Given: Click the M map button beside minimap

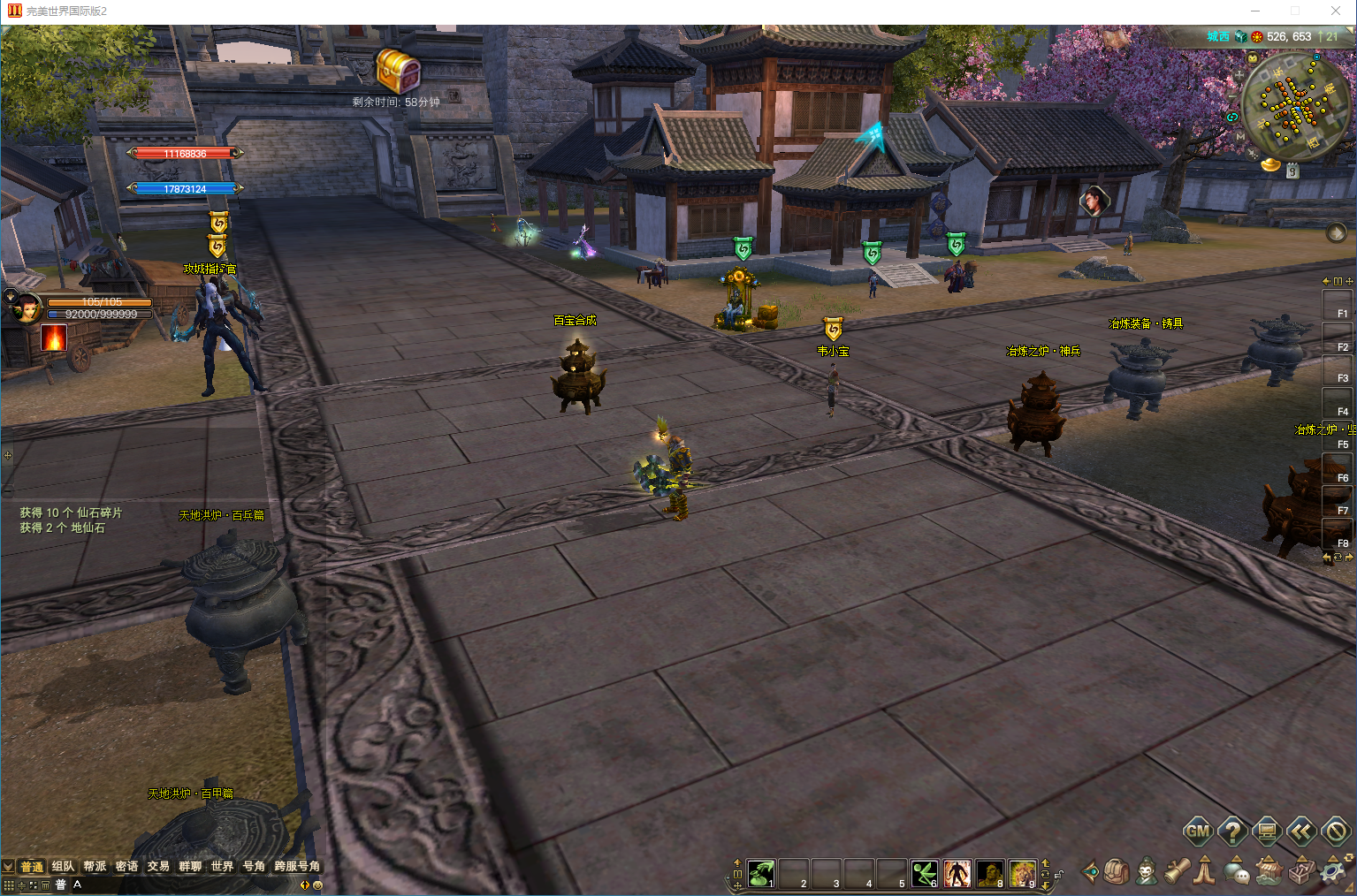Looking at the screenshot, I should [1240, 137].
